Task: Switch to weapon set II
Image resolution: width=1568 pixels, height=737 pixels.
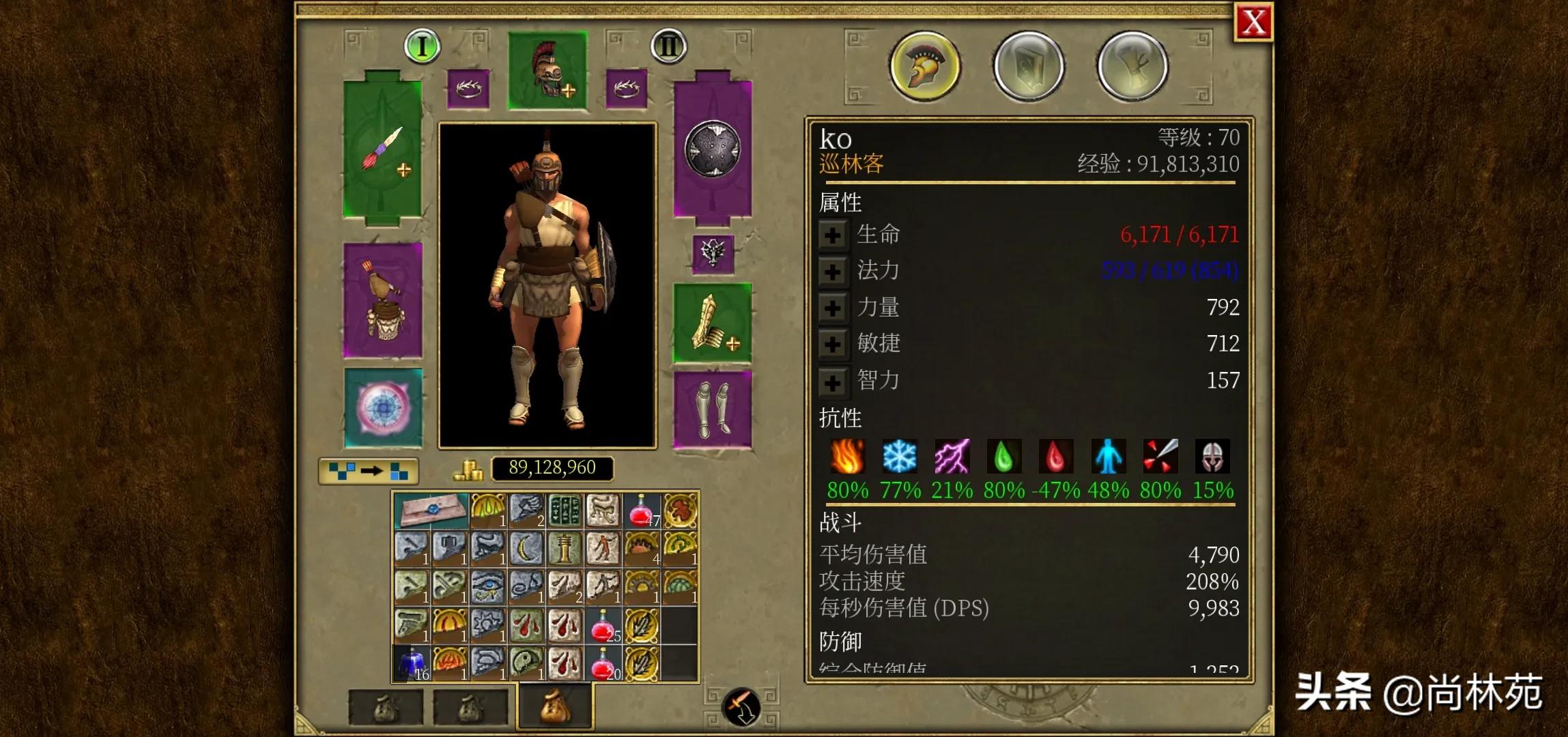Action: point(668,46)
